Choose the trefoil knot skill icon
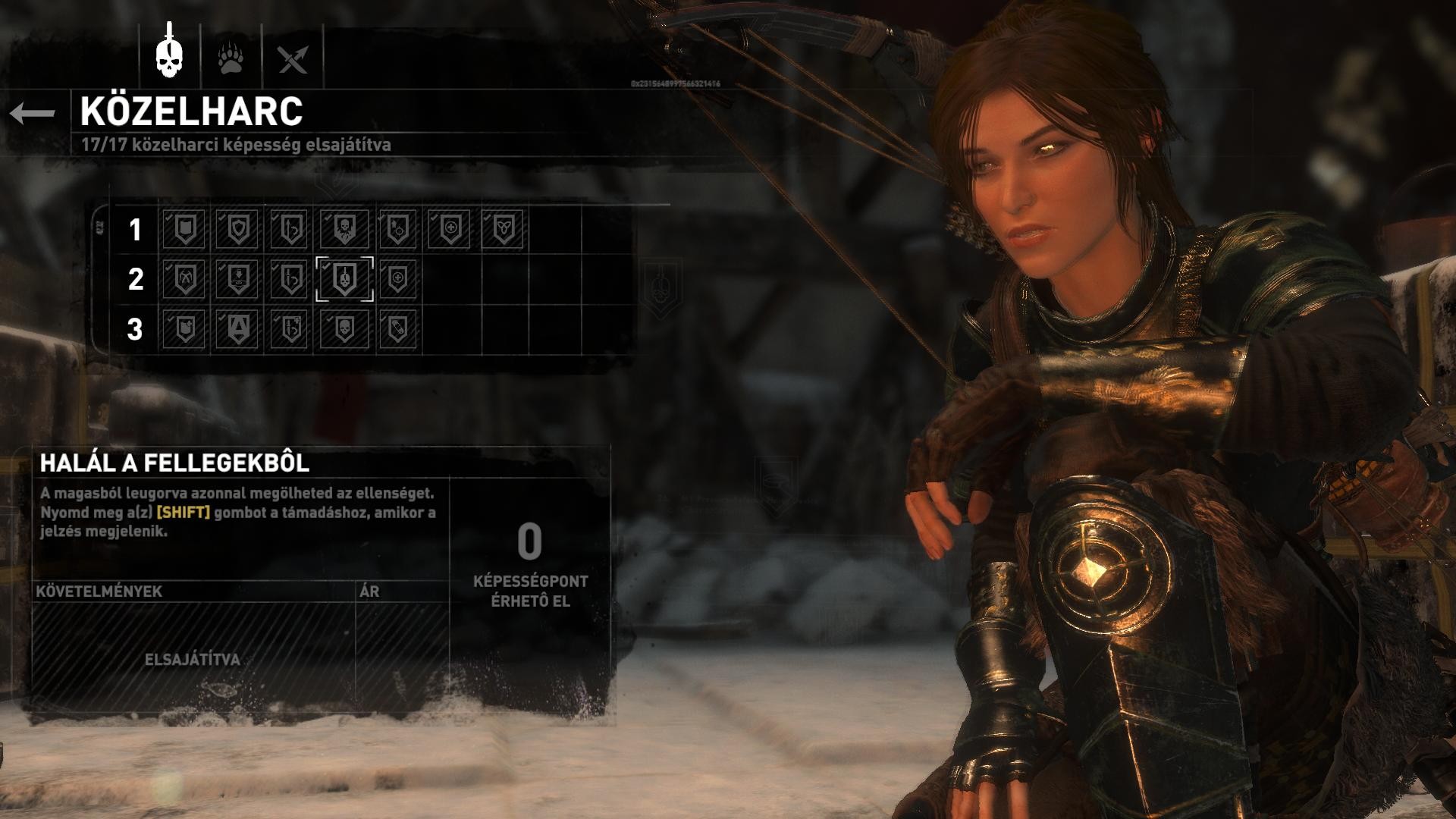 pos(503,229)
